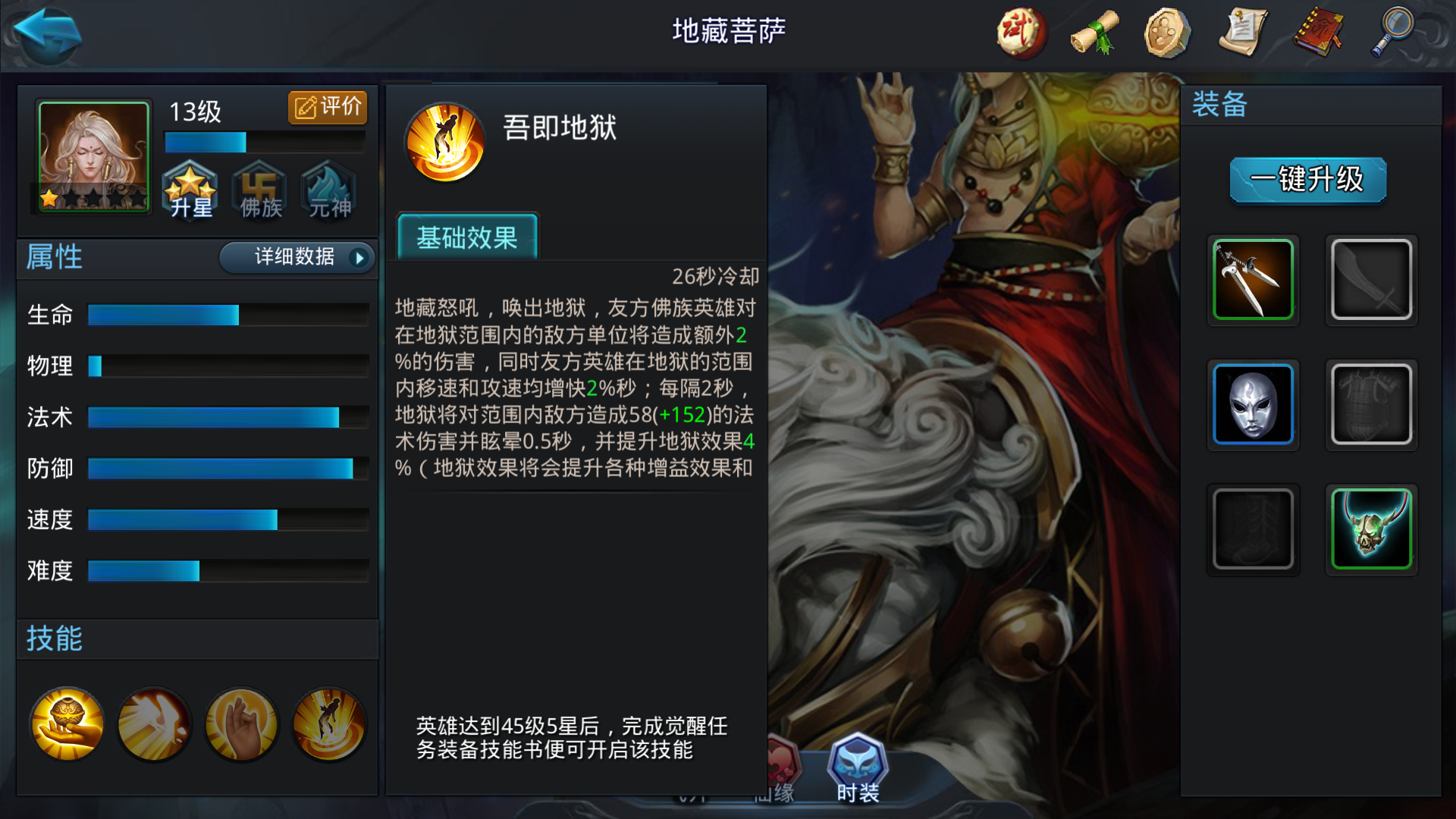Click the 评价 review button
The height and width of the screenshot is (819, 1456).
tap(327, 107)
